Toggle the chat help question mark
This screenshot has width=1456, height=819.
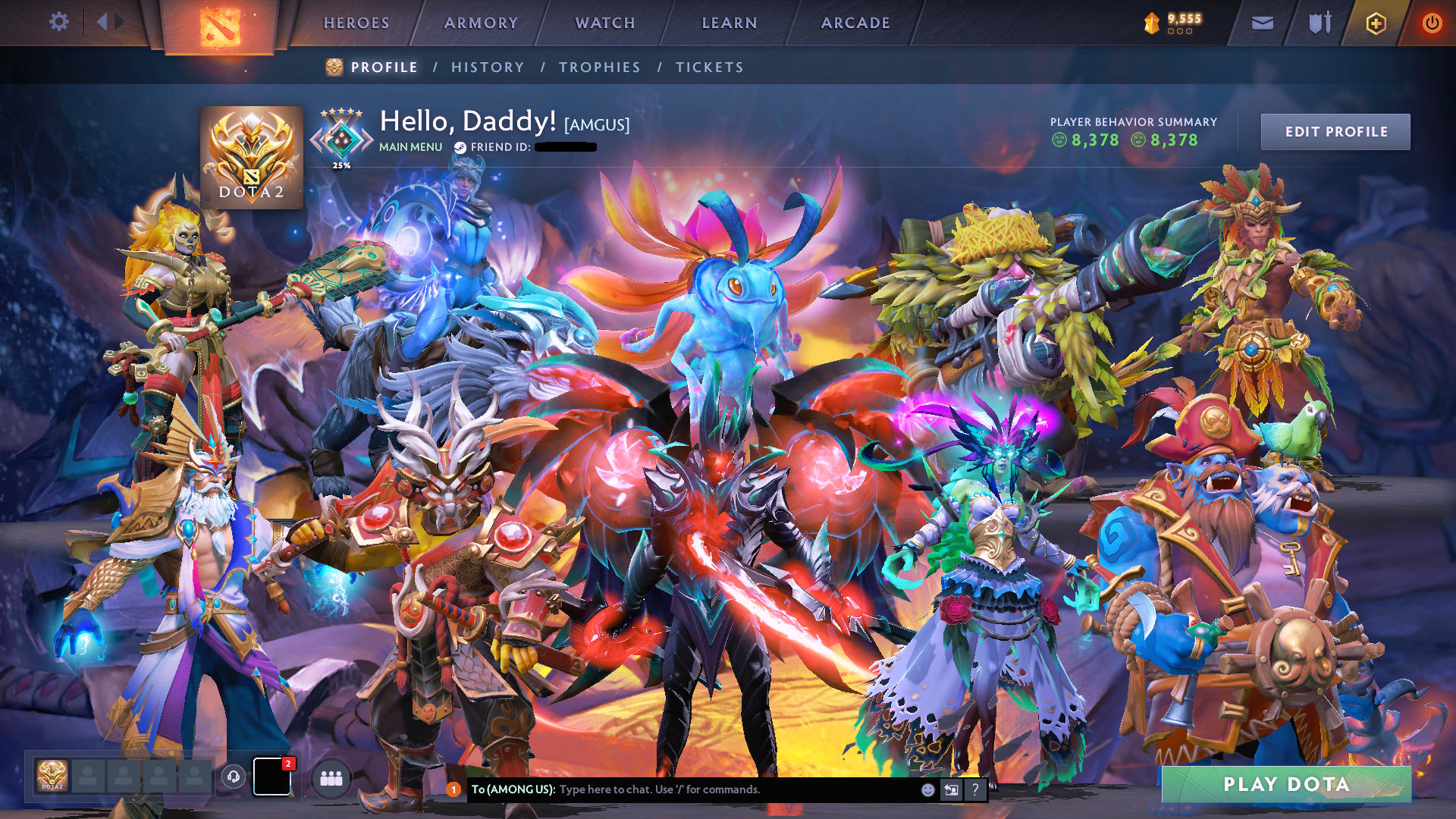pyautogui.click(x=976, y=789)
